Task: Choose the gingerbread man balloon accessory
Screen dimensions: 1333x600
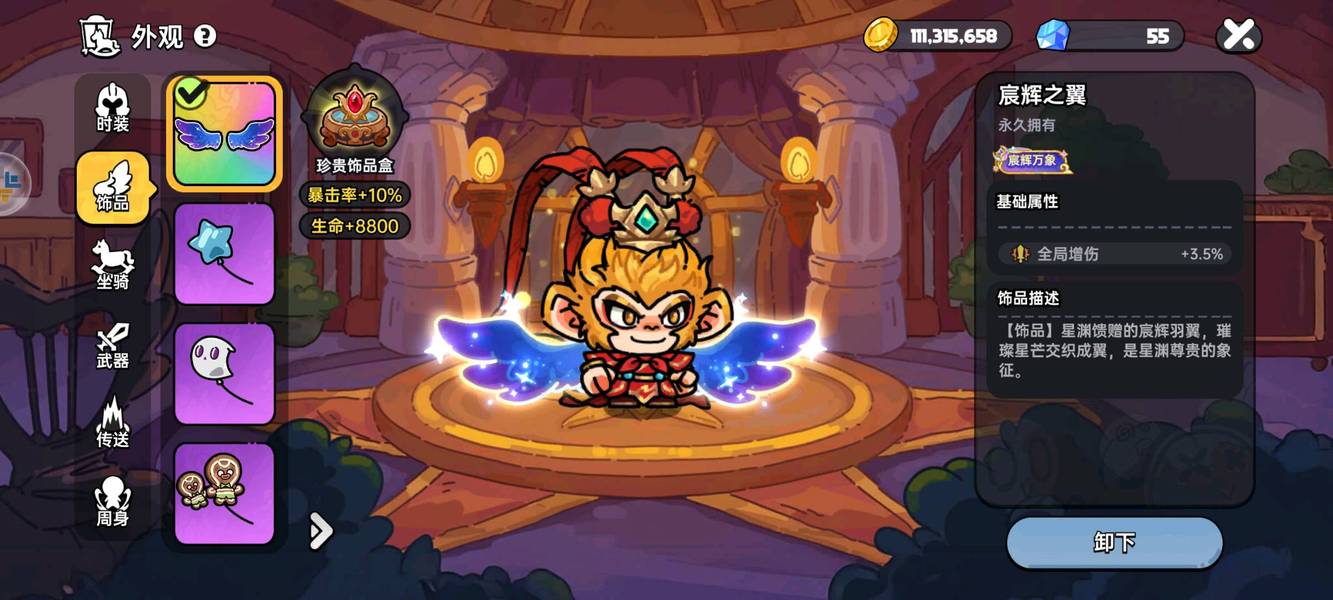Action: [224, 494]
